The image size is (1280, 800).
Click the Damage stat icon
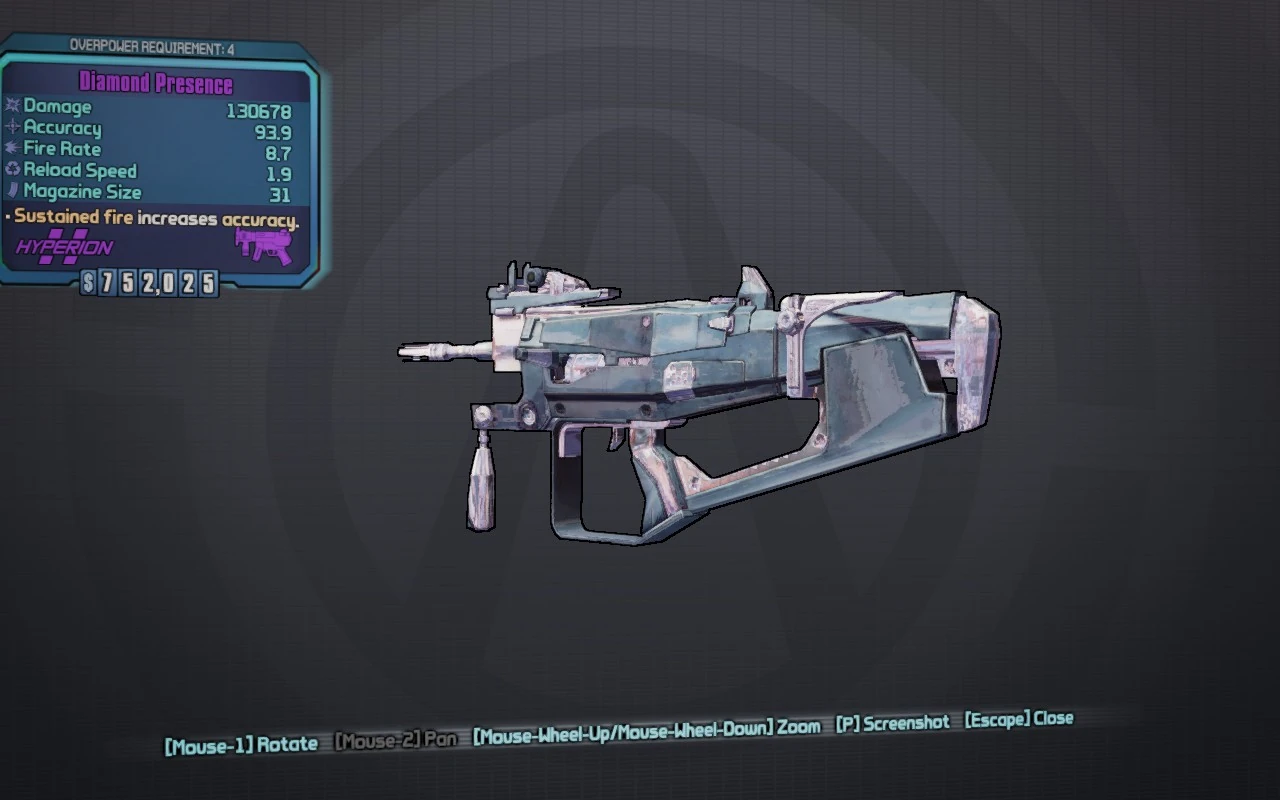pos(13,107)
